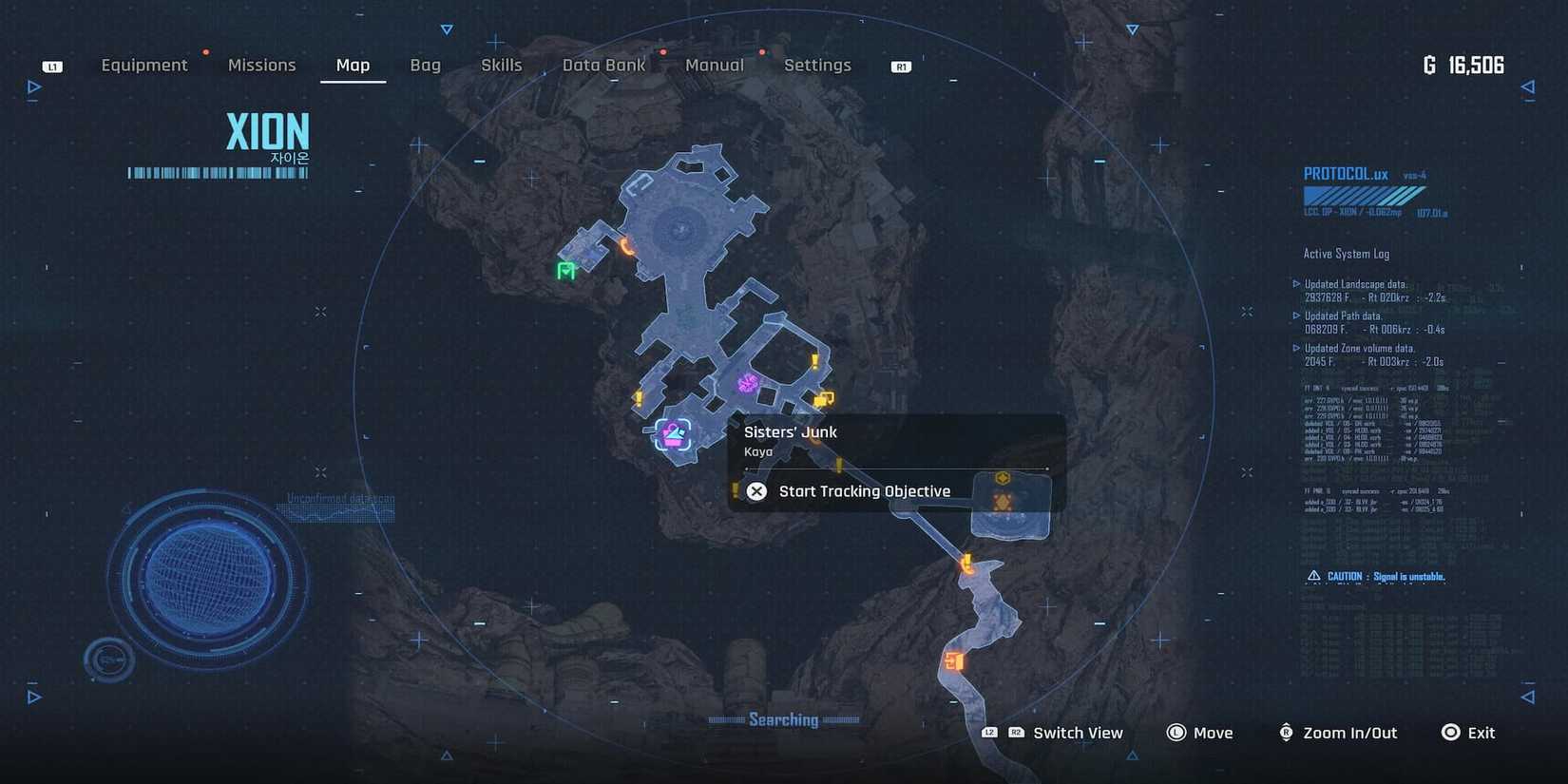This screenshot has width=1568, height=784.
Task: Open the Bag tab
Action: (x=425, y=65)
